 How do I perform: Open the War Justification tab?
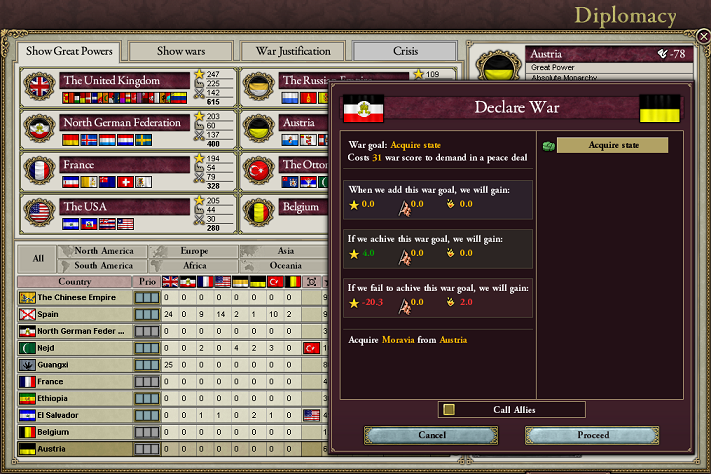294,51
